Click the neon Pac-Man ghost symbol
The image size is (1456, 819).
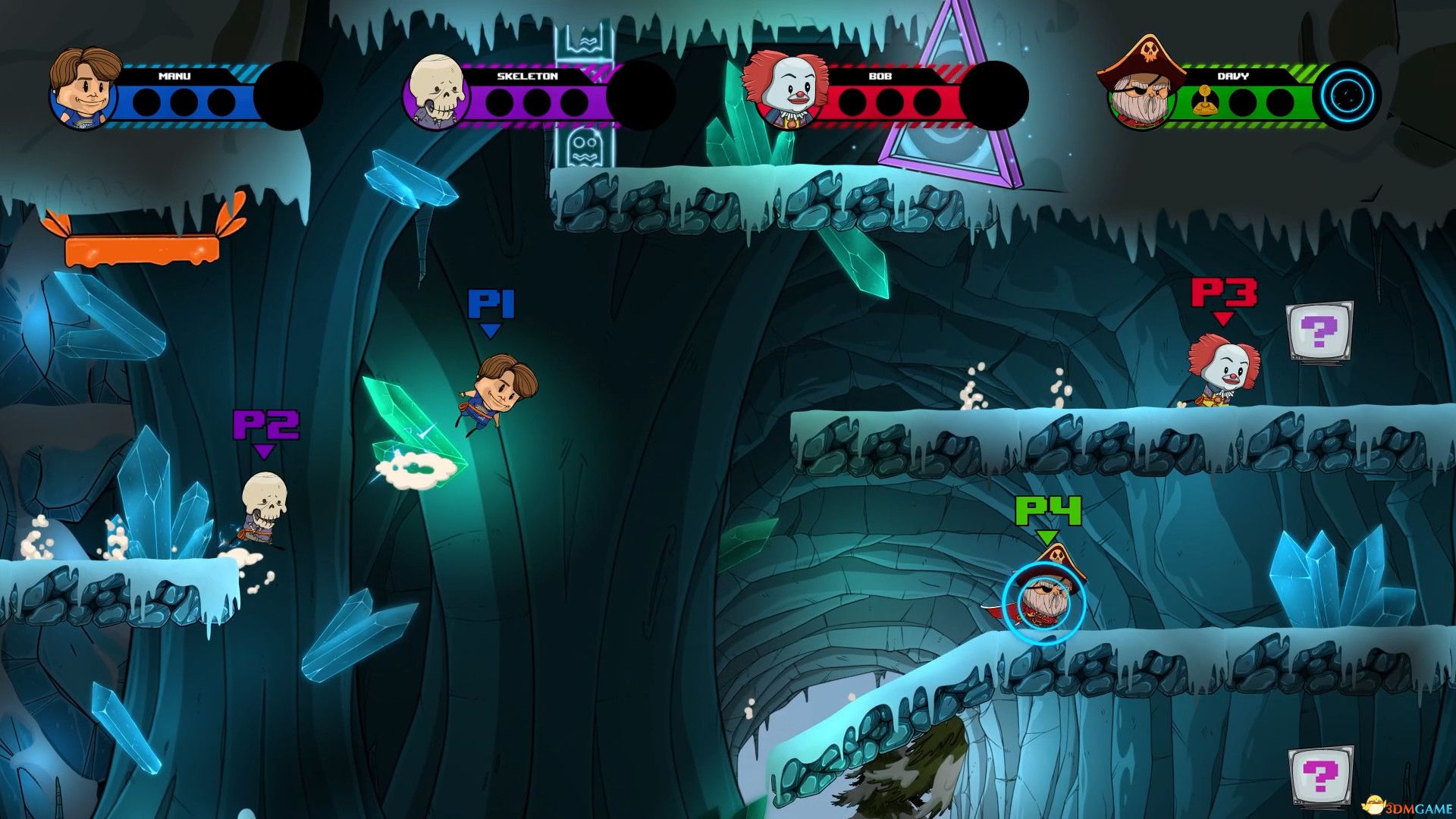585,144
